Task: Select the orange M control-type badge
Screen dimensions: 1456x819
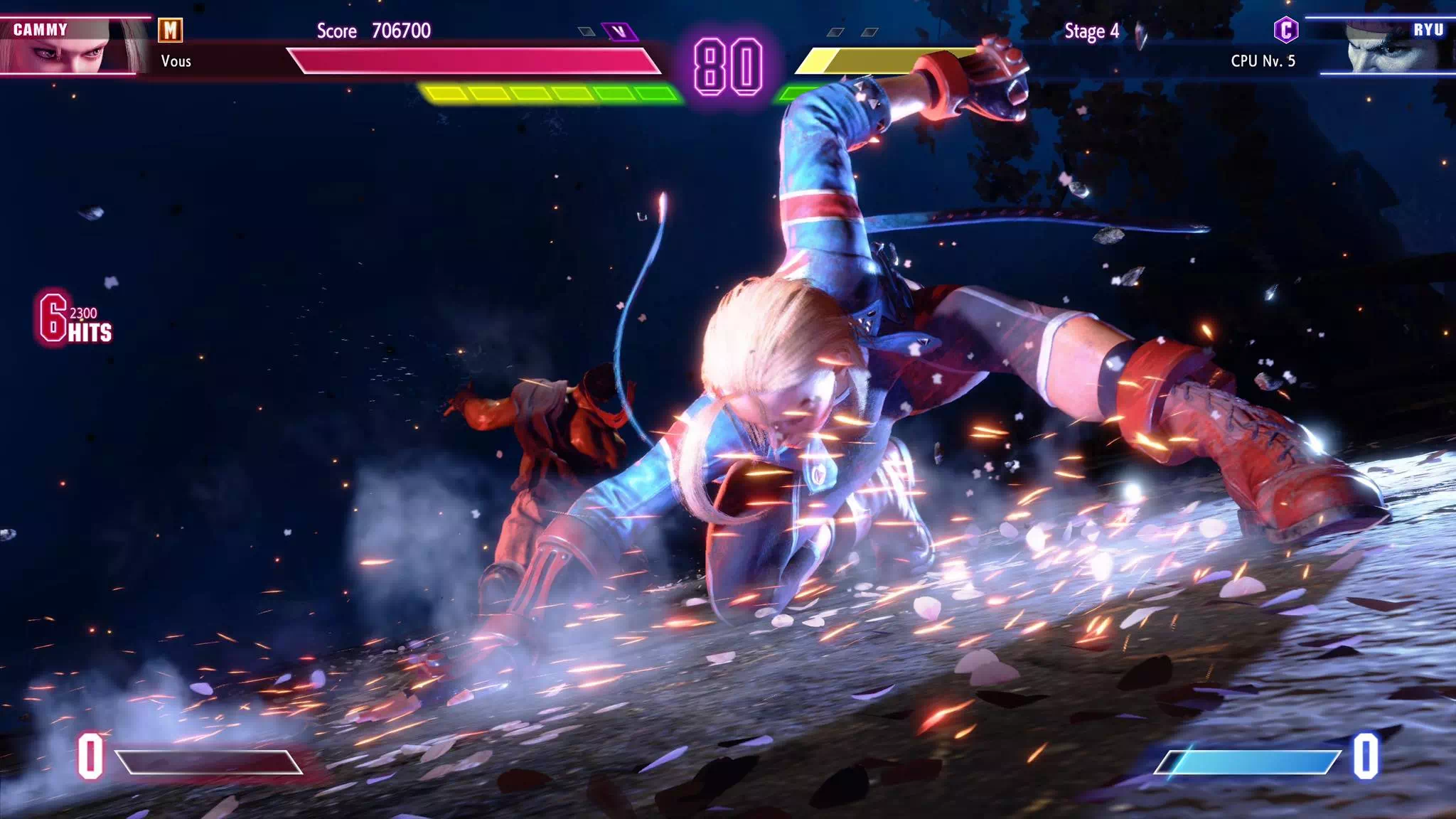Action: point(170,30)
